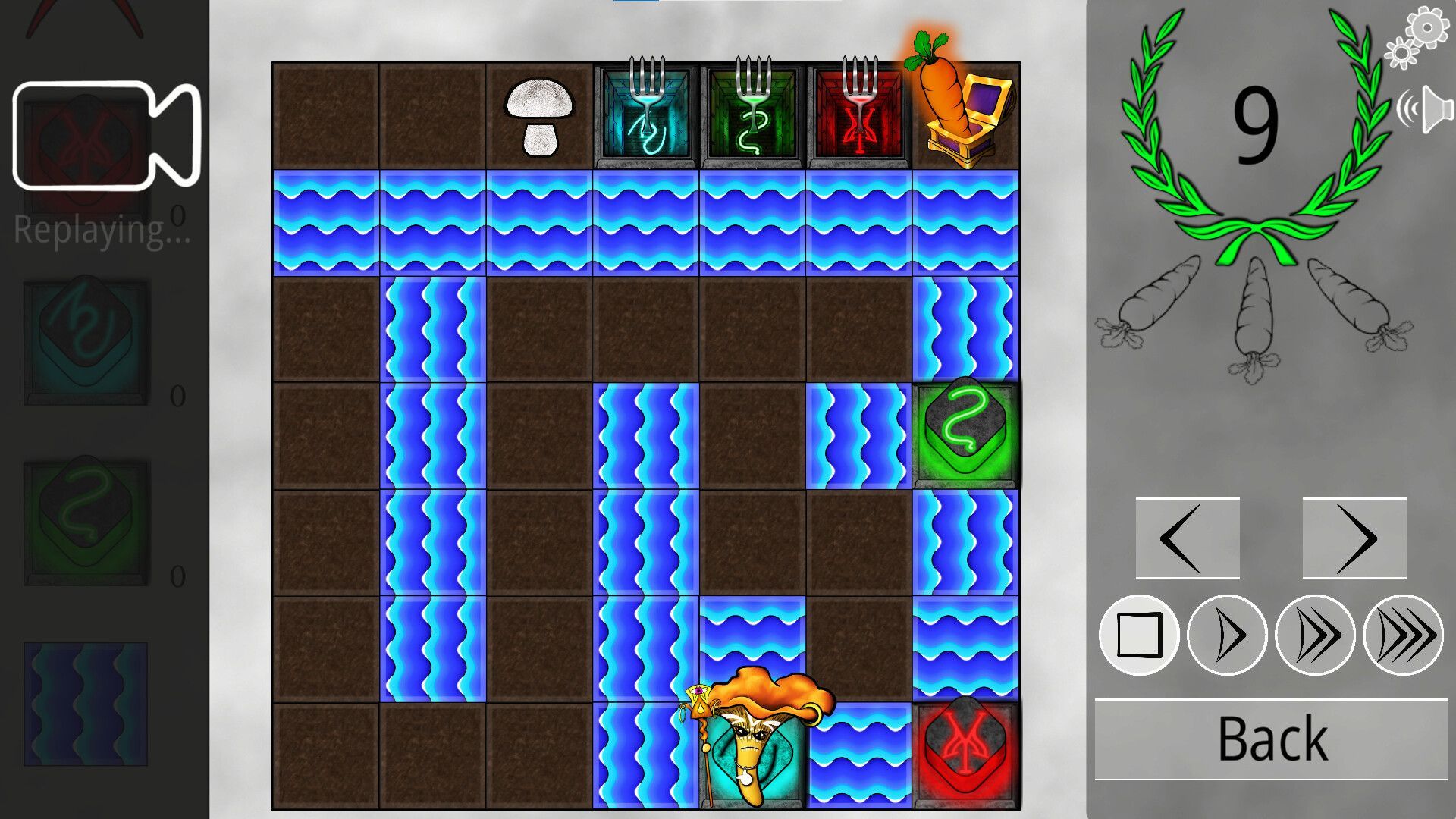Click the replay camera icon

point(106,135)
